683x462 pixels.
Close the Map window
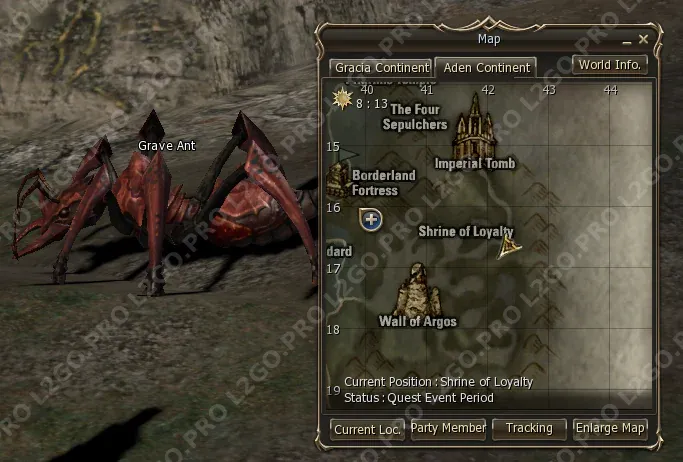644,39
